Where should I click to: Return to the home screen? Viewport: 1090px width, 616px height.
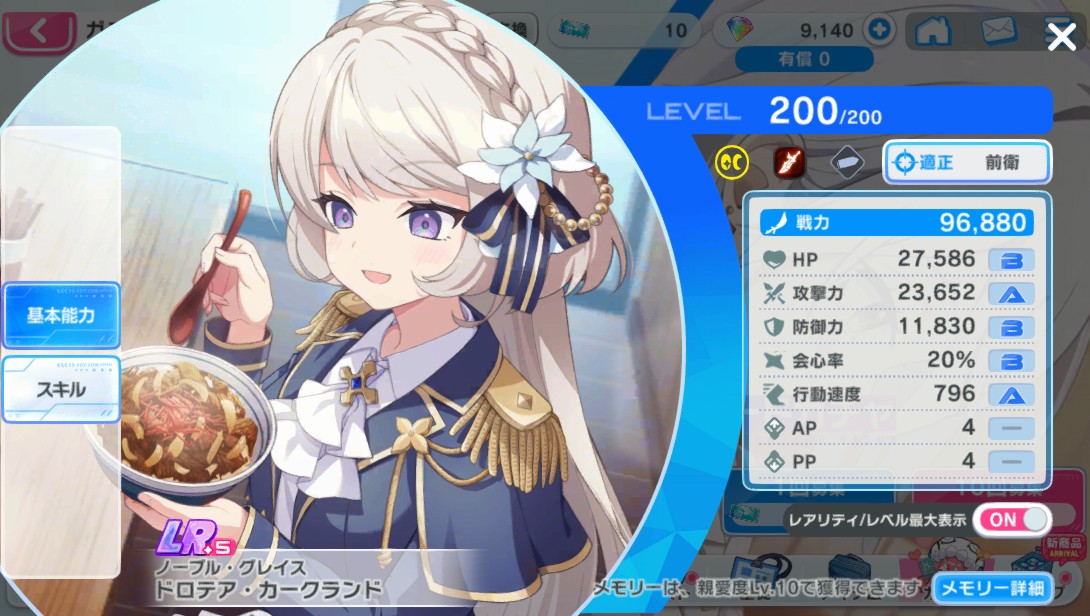(x=932, y=31)
